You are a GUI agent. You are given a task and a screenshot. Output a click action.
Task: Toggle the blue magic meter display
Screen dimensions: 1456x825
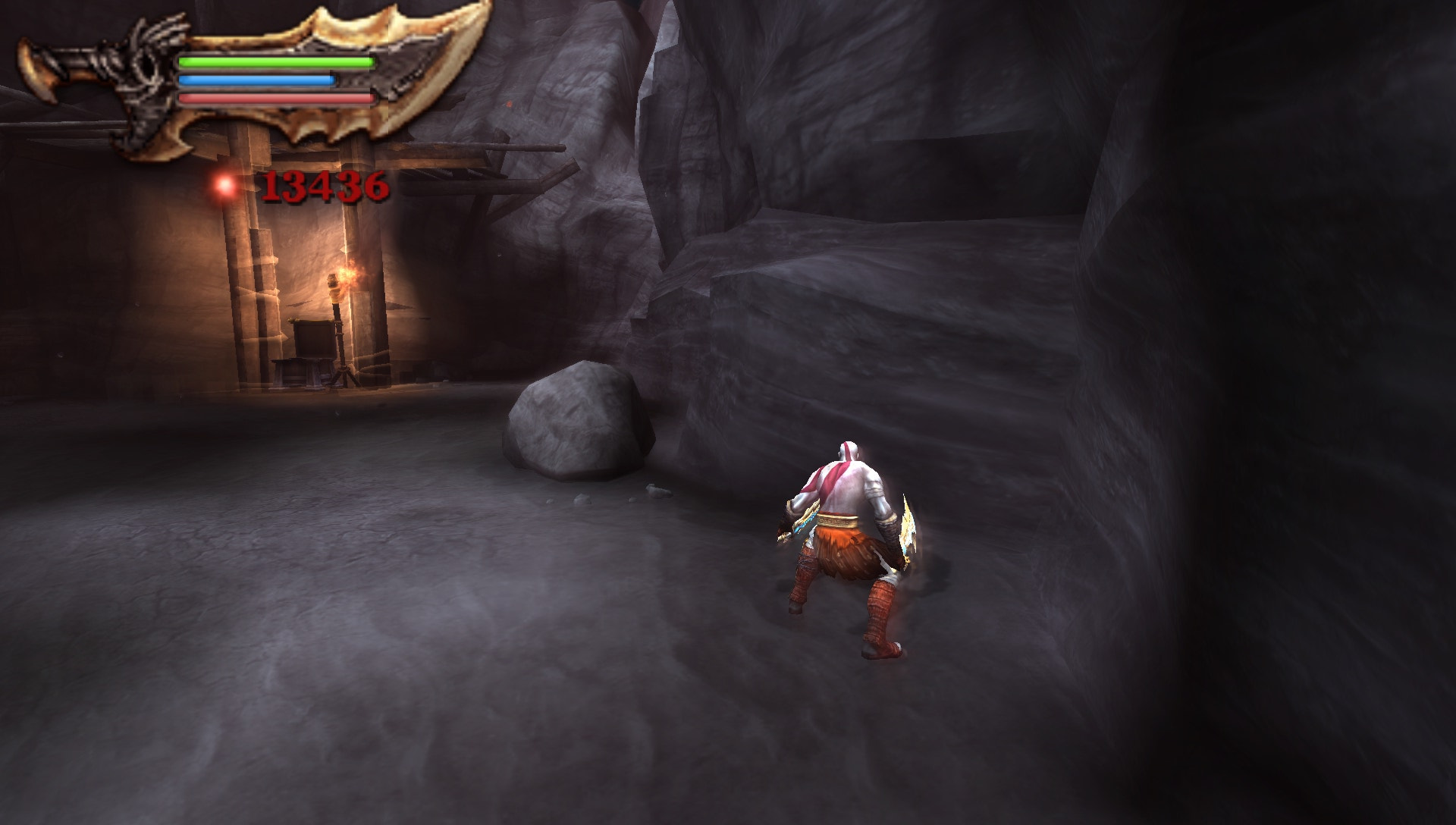tap(256, 79)
